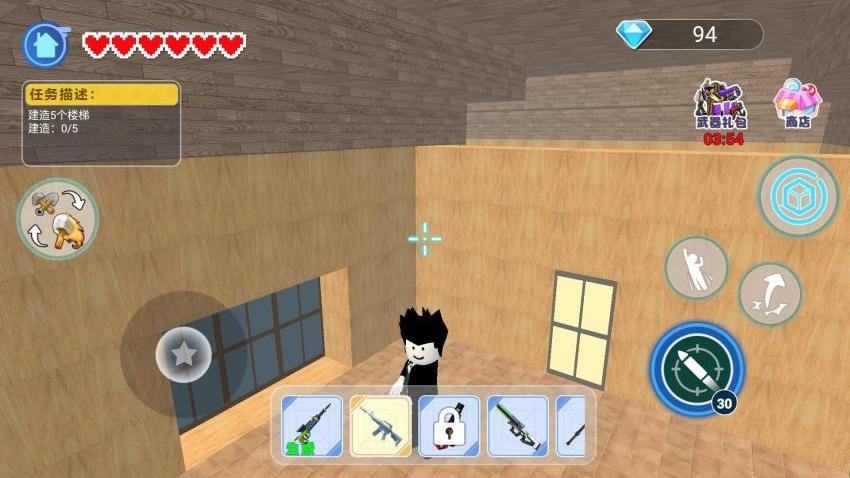The height and width of the screenshot is (478, 850).
Task: Open the task description panel
Action: click(x=101, y=123)
